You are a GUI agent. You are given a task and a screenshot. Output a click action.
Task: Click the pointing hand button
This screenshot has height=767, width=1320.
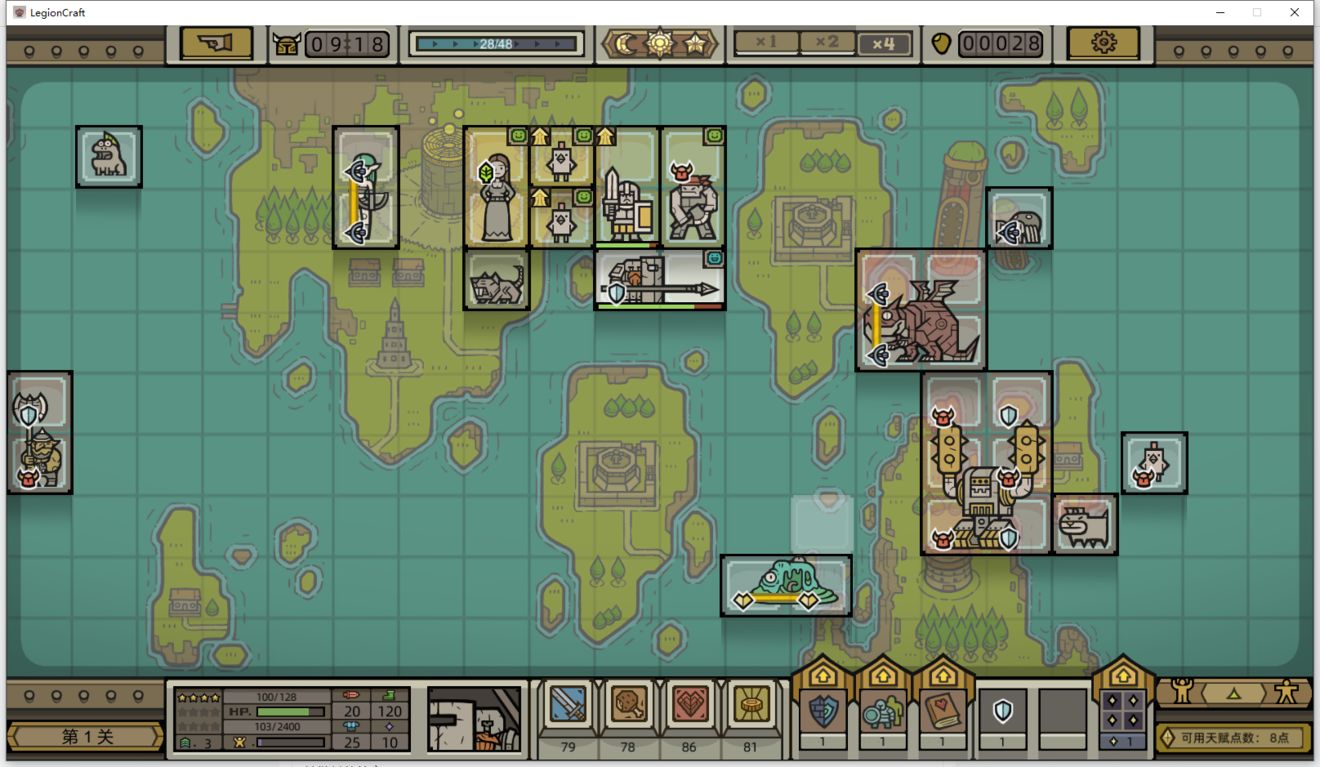pos(216,43)
